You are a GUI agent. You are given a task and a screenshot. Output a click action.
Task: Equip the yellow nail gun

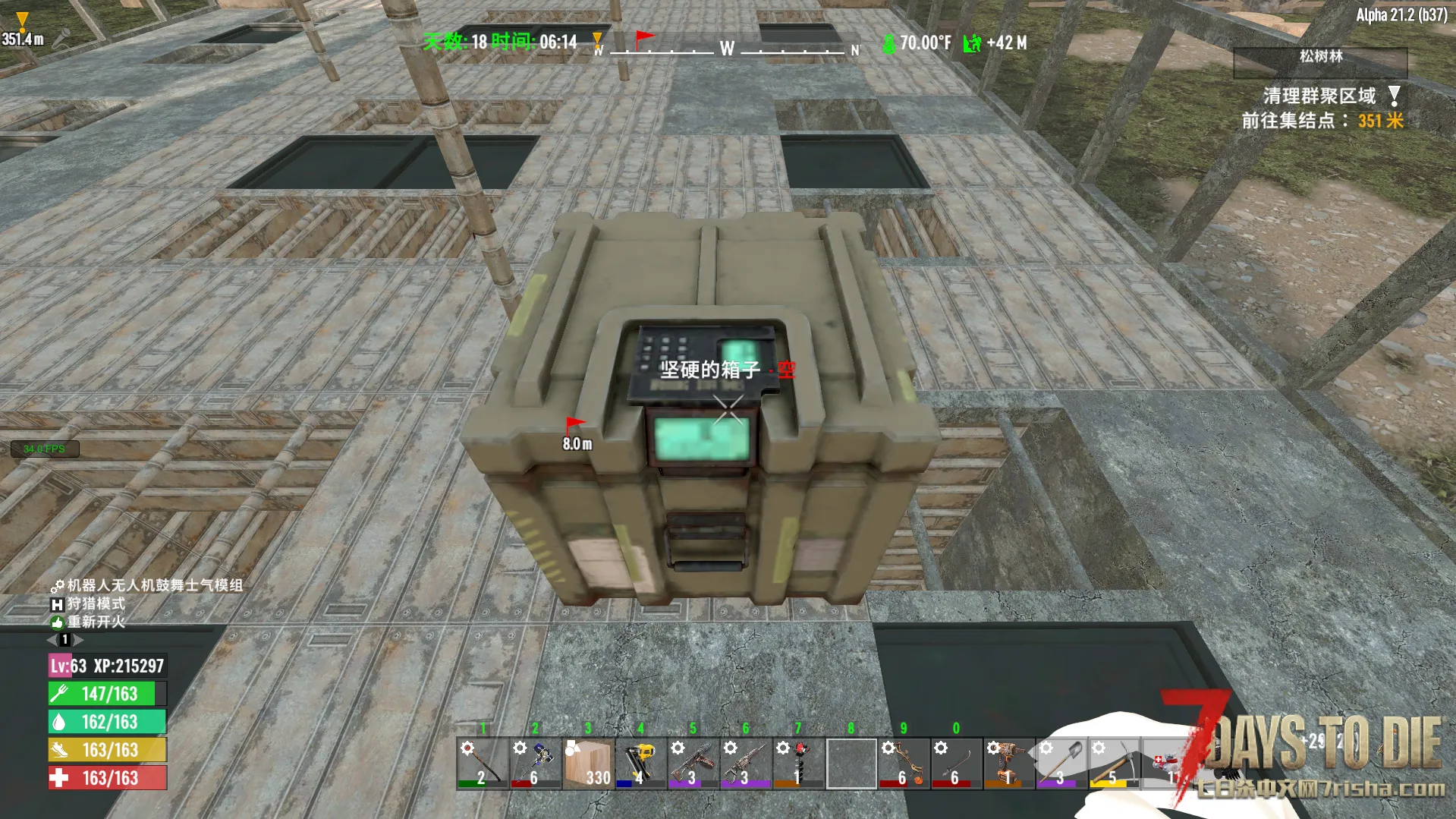[641, 763]
